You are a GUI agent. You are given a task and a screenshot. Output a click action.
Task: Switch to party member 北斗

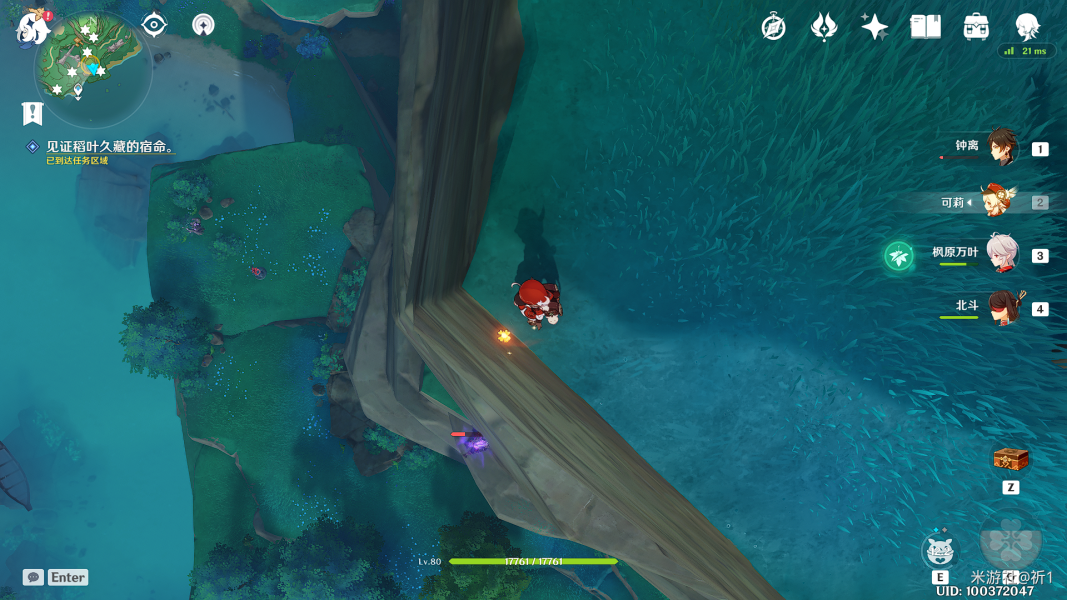(x=1001, y=308)
